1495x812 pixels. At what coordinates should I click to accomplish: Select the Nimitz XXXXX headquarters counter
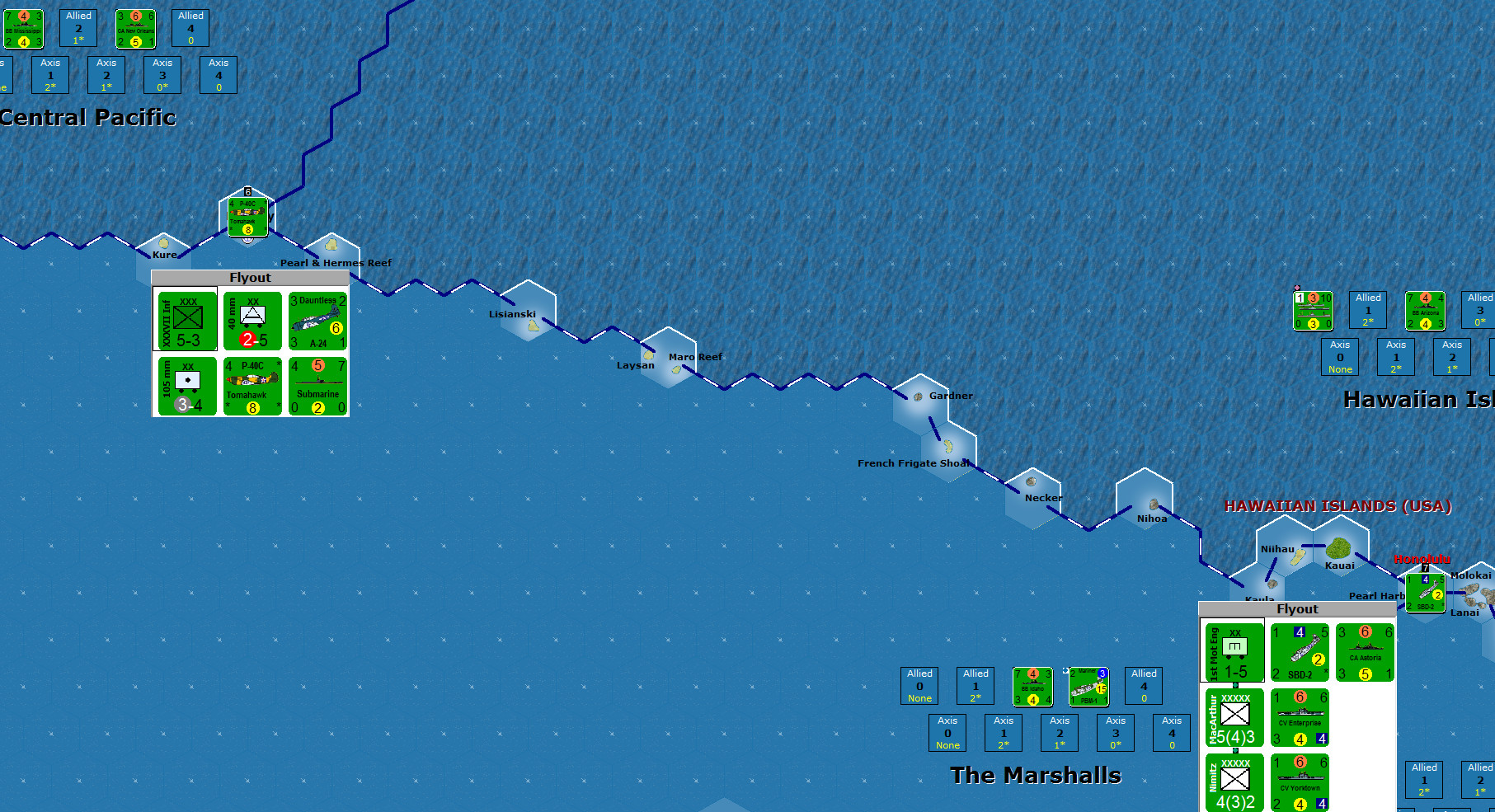pyautogui.click(x=1234, y=781)
